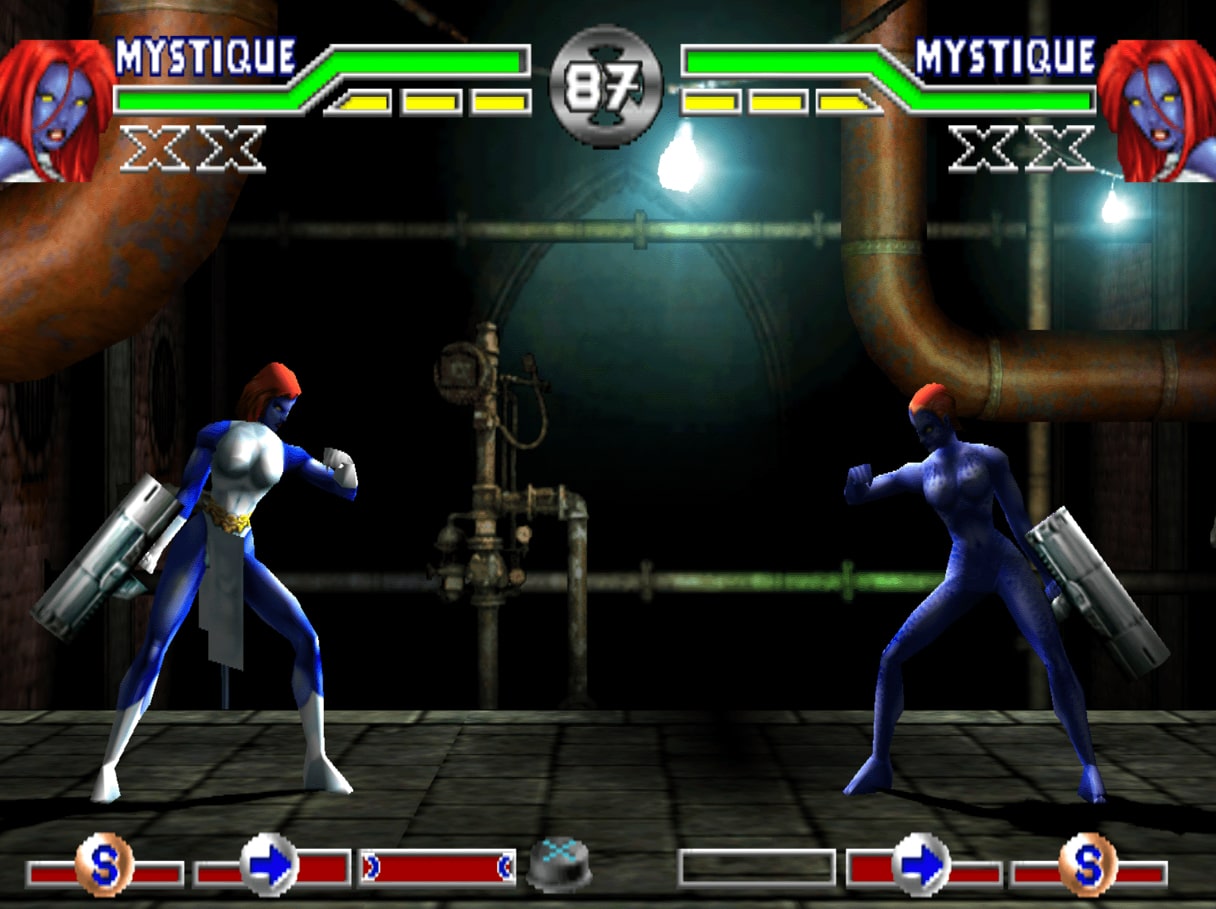Image resolution: width=1216 pixels, height=909 pixels.
Task: Click player one's Mystique portrait
Action: (55, 110)
